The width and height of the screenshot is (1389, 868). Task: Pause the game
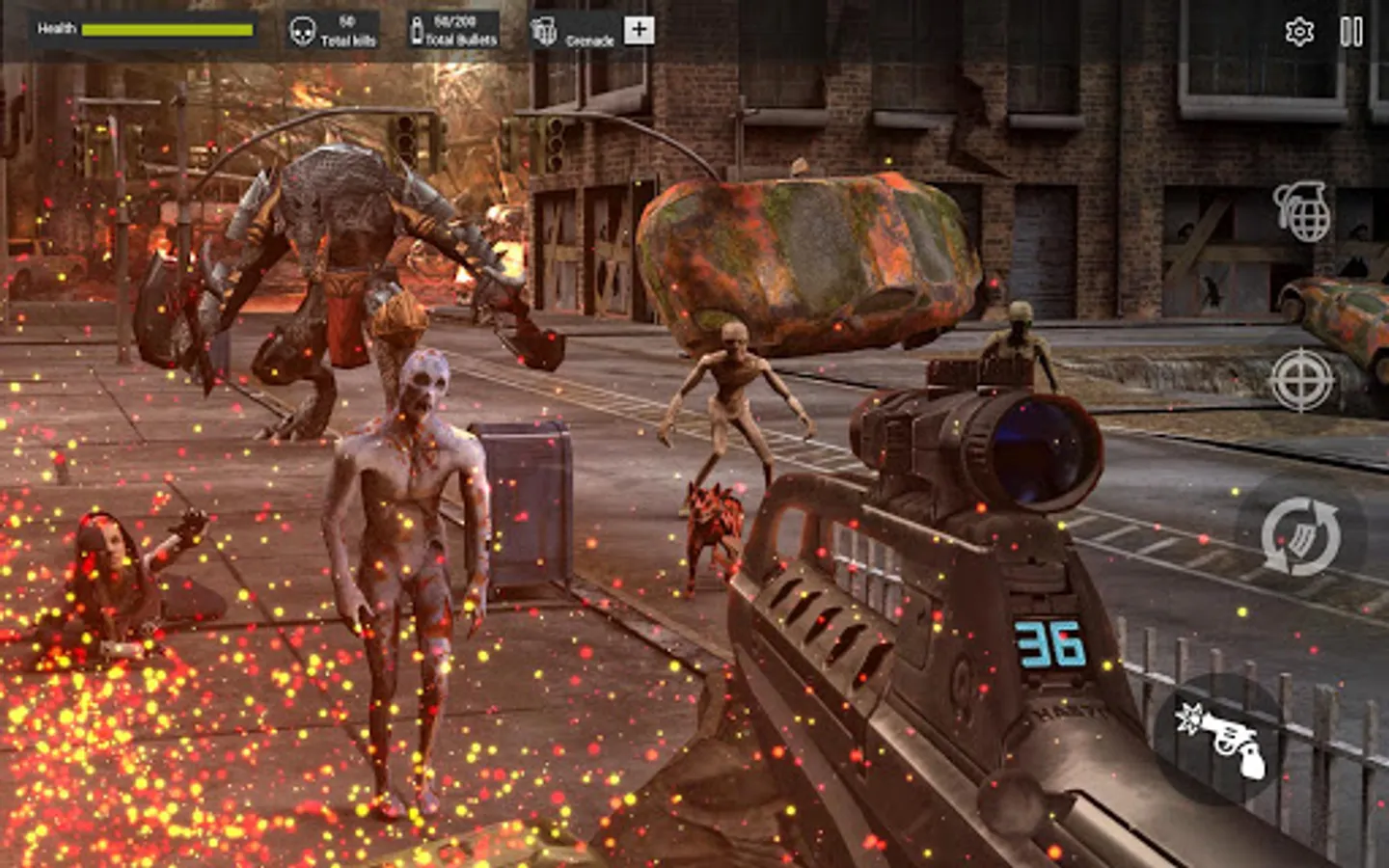[x=1351, y=32]
